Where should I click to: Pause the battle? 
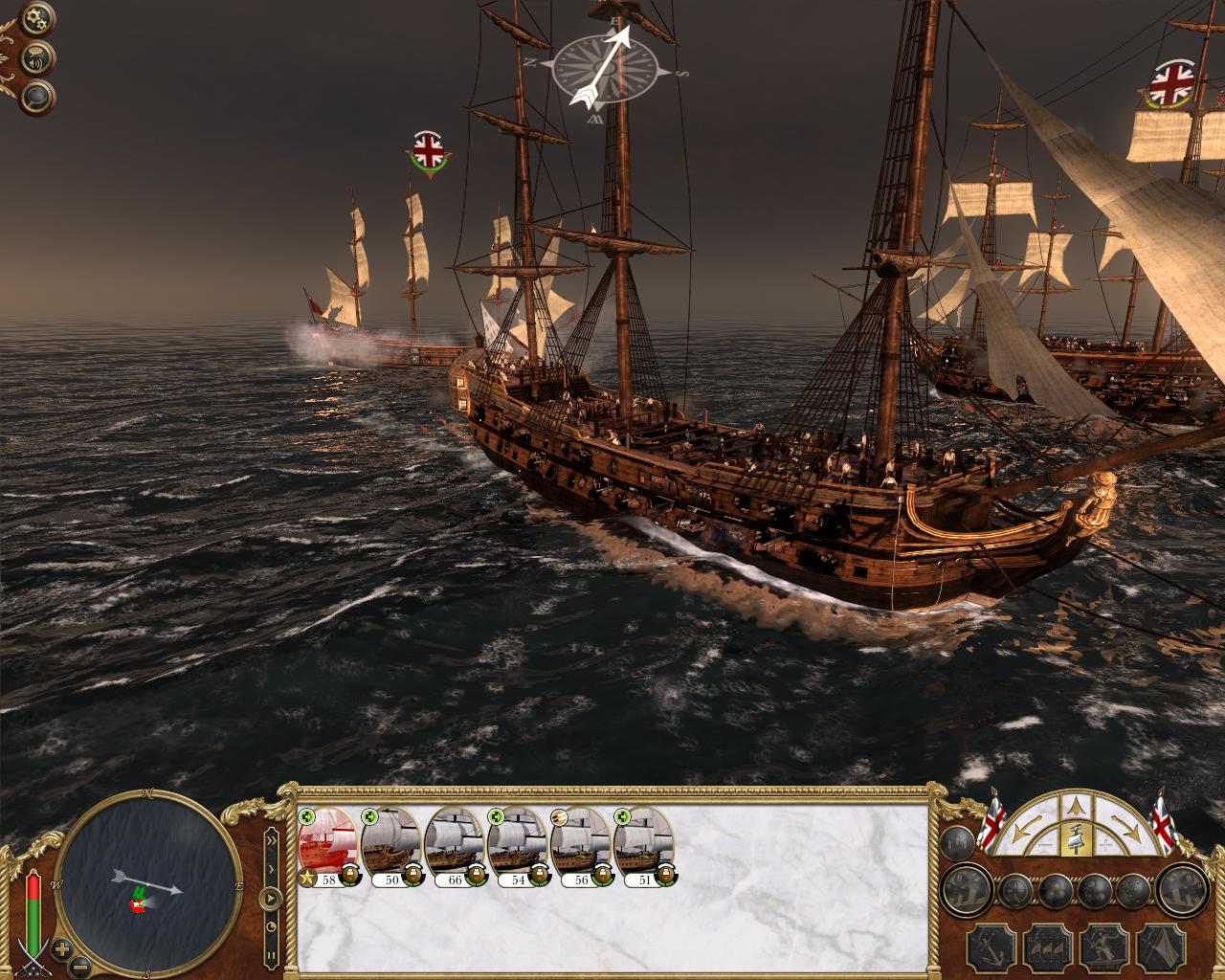[271, 953]
